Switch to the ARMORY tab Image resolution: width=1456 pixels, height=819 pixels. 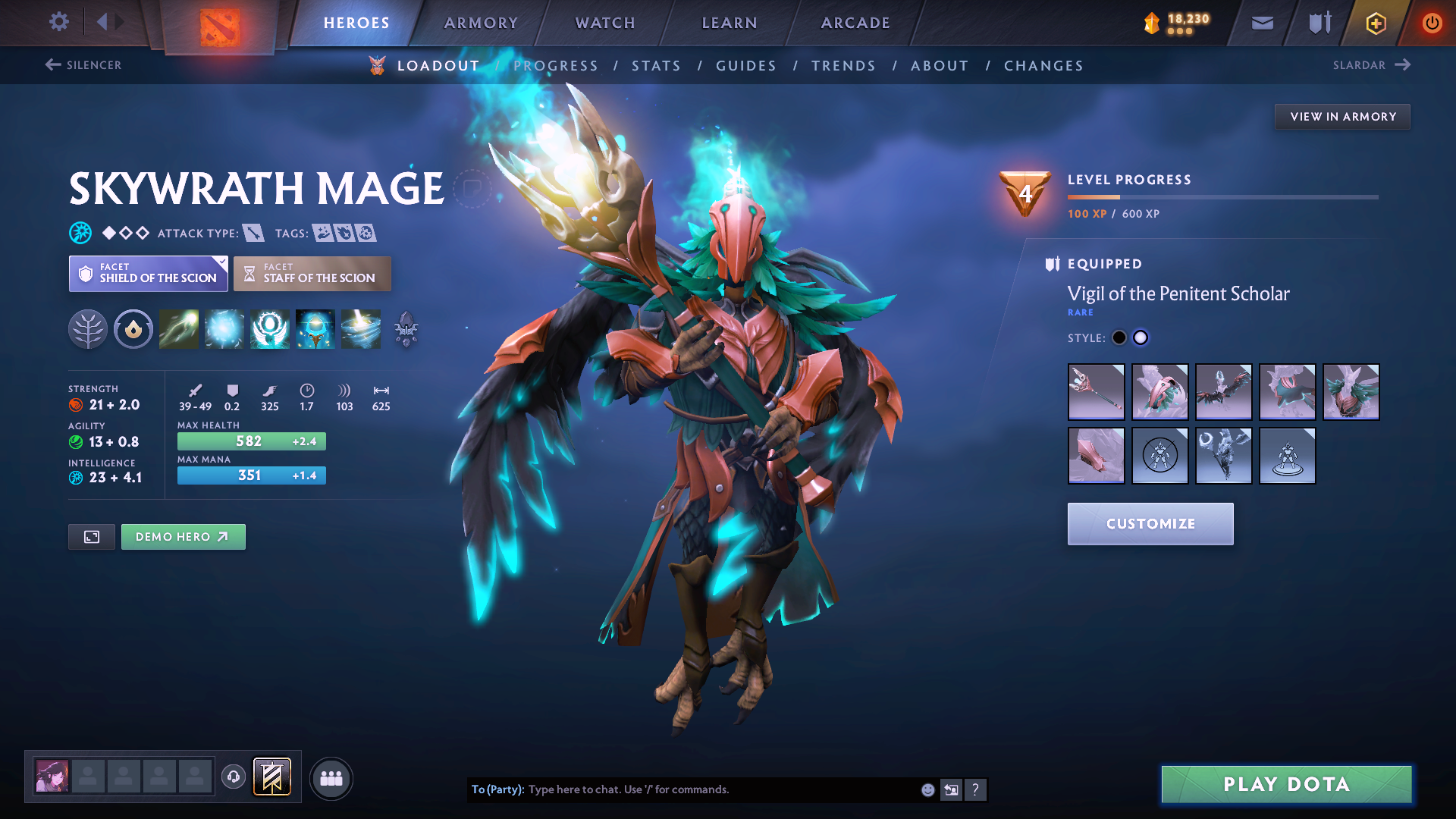tap(481, 23)
